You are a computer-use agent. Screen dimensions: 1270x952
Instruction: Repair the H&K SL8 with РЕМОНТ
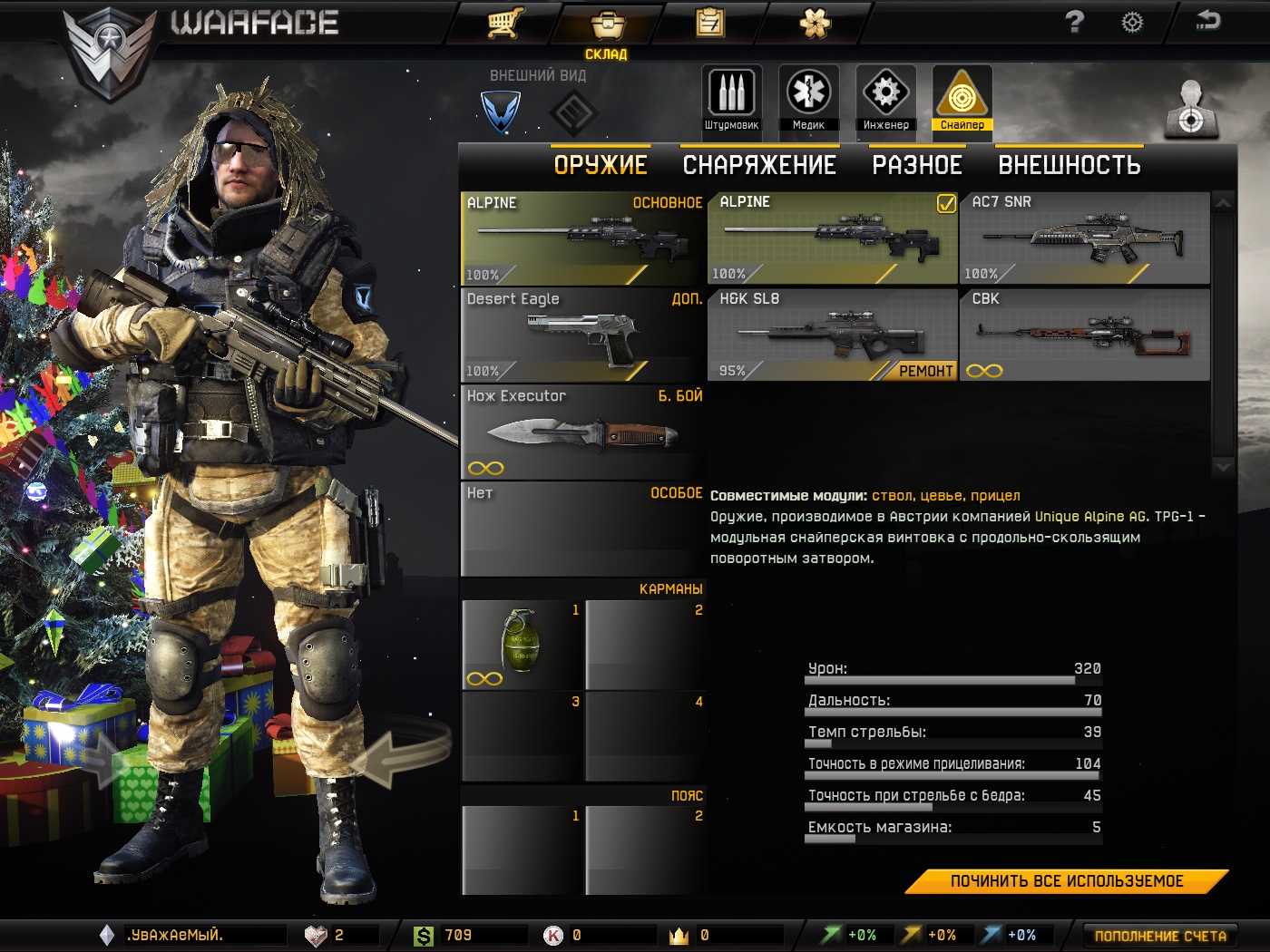925,371
